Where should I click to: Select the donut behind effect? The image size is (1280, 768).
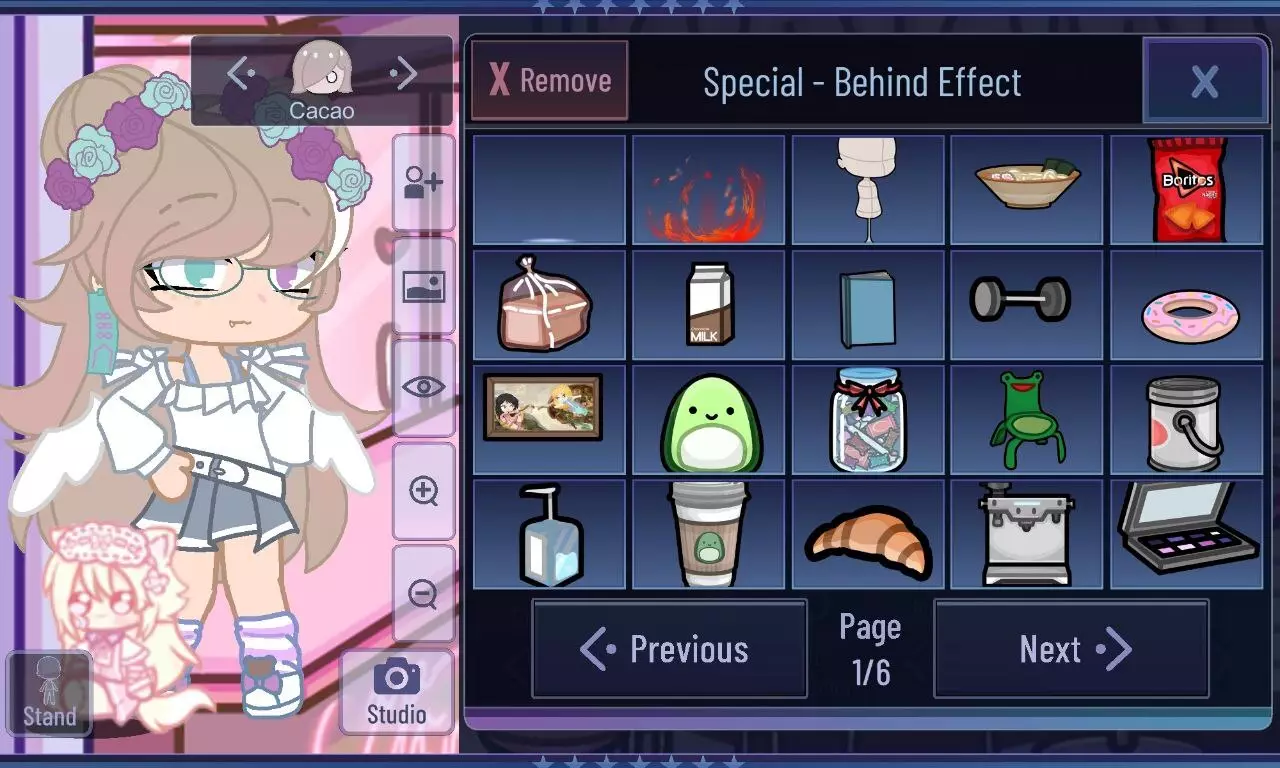(x=1186, y=304)
